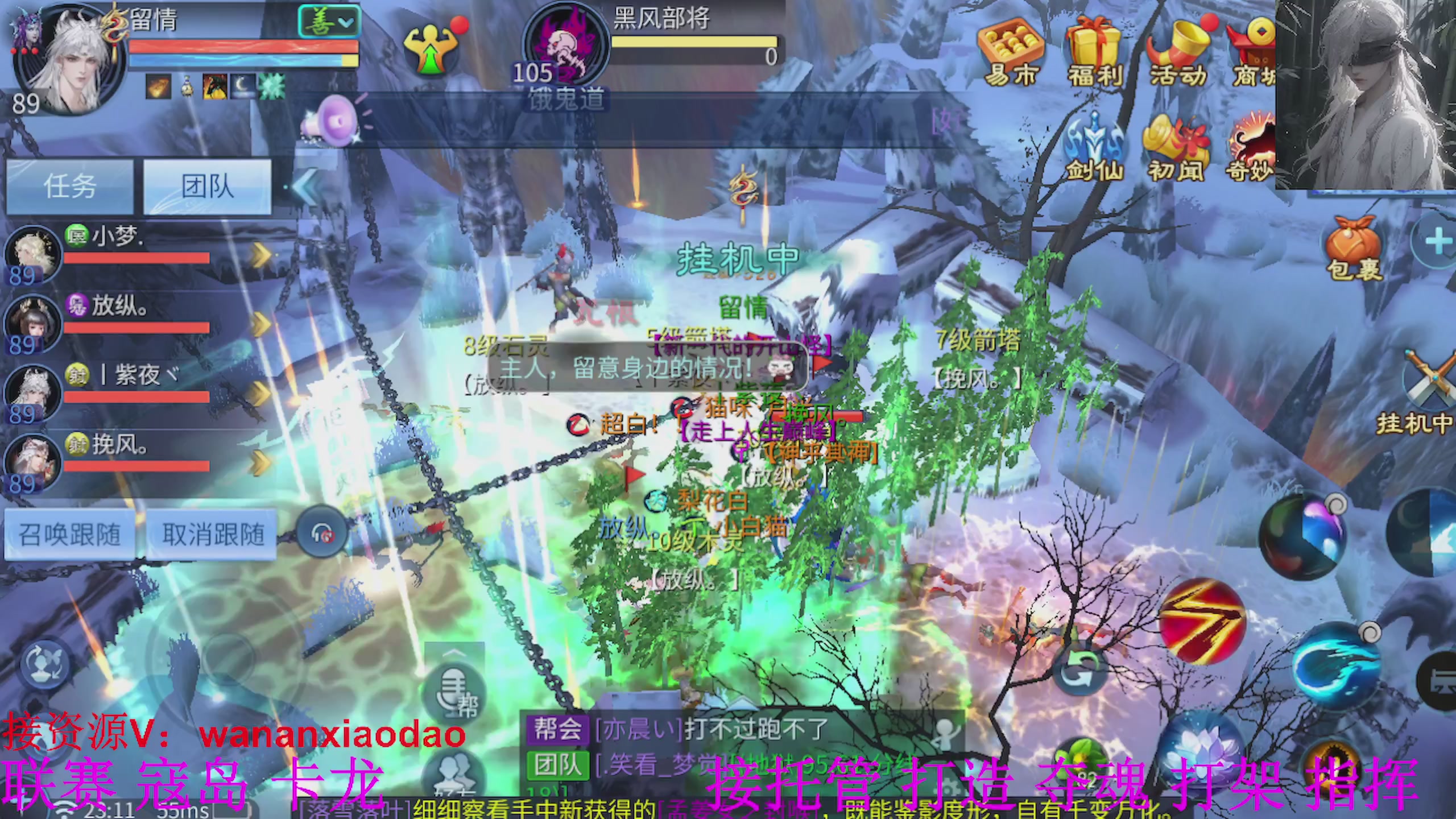Switch to the 任务 tab

coord(69,187)
